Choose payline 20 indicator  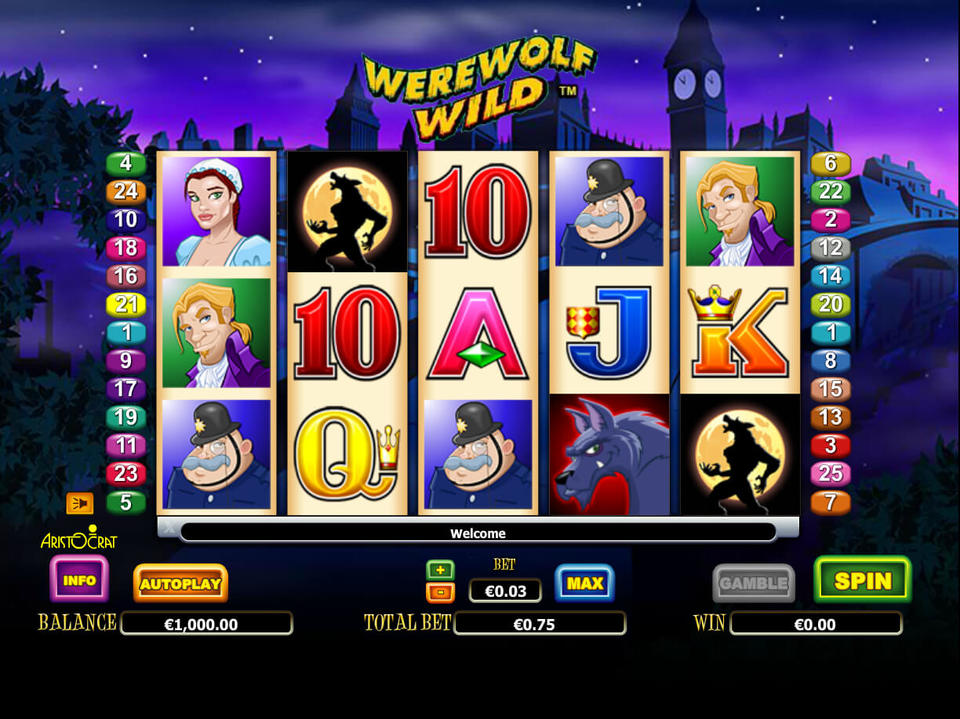(831, 304)
